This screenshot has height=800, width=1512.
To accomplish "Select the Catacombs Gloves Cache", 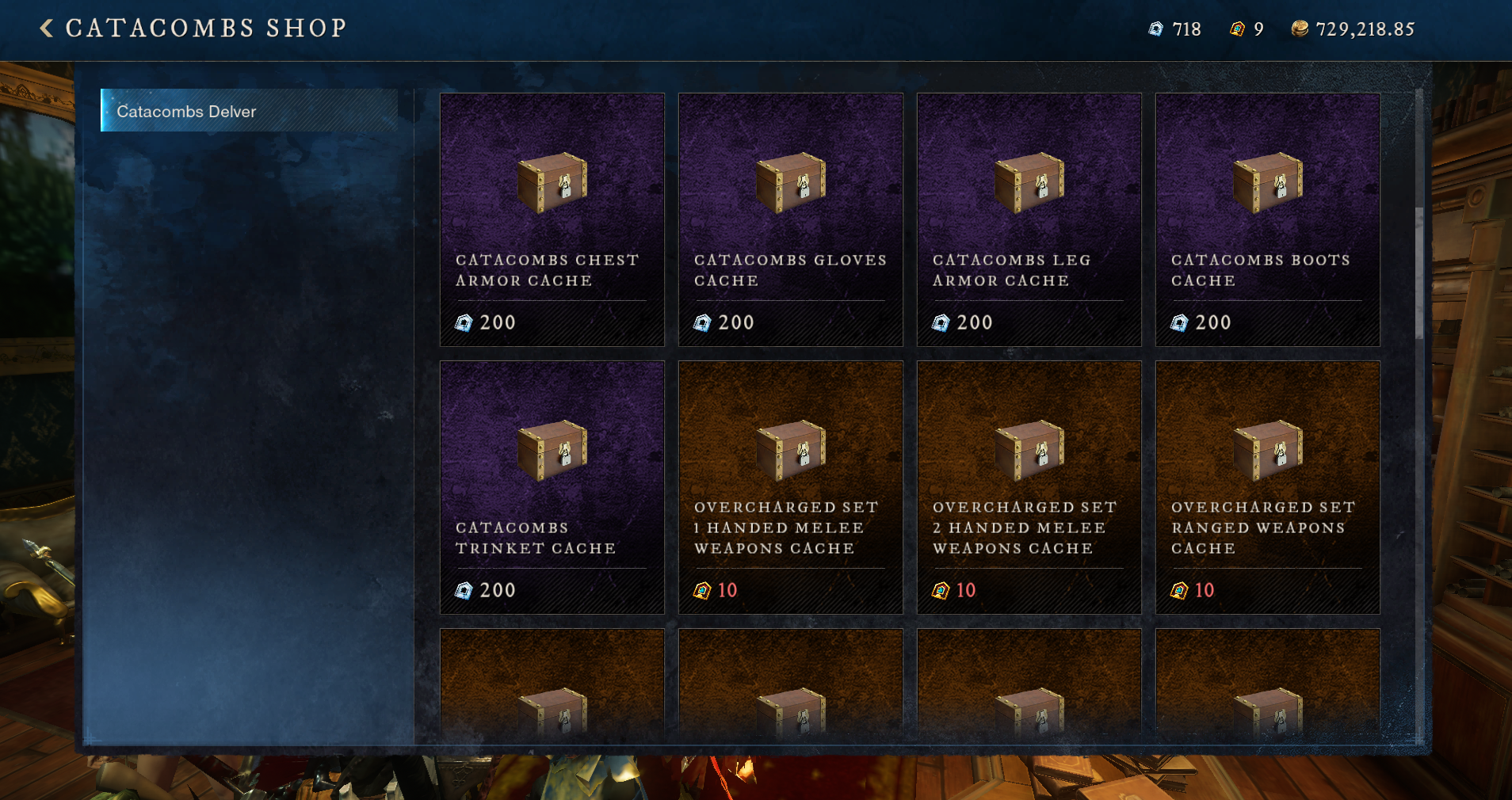I will (790, 219).
